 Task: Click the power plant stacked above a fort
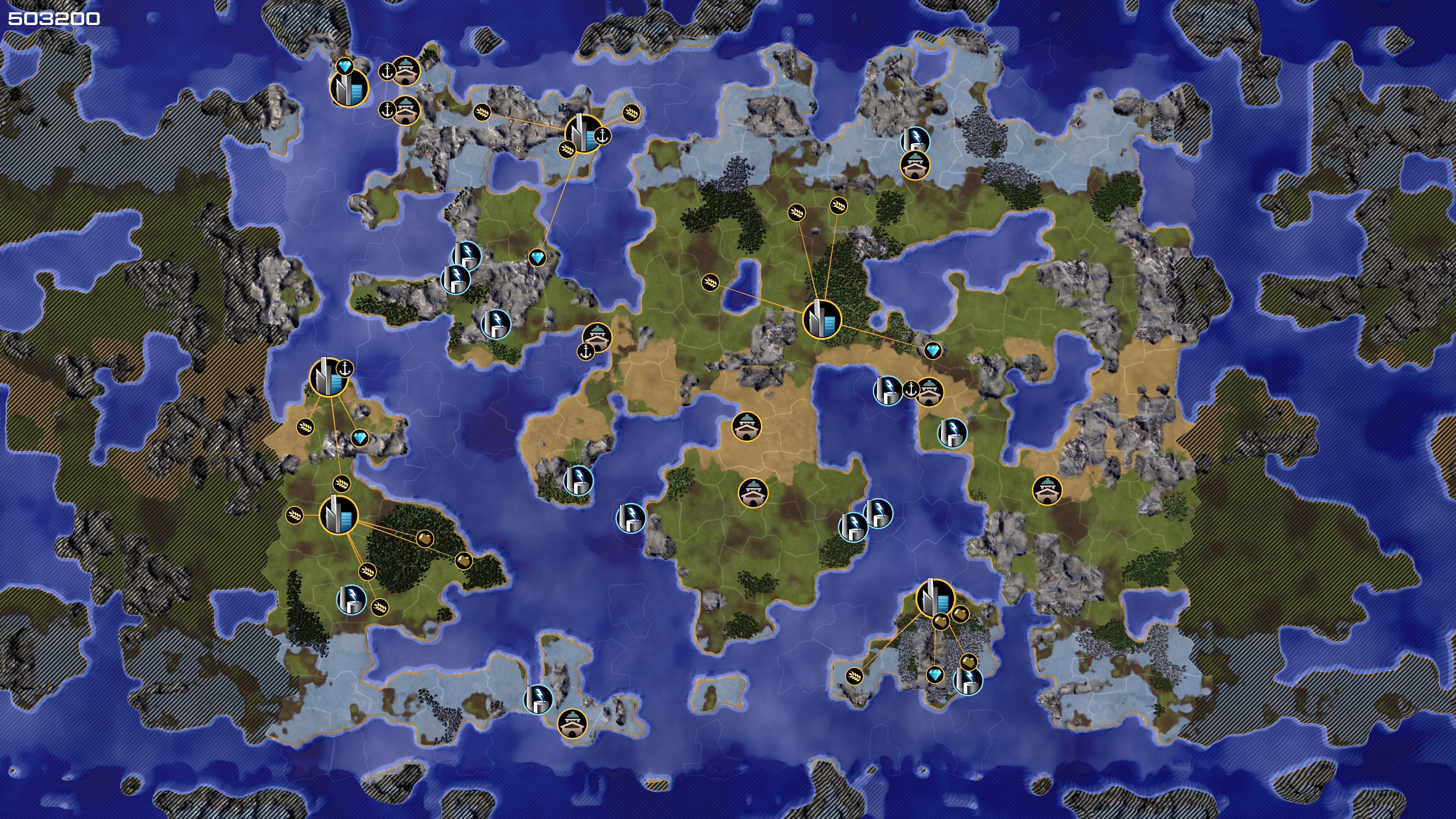[x=915, y=139]
